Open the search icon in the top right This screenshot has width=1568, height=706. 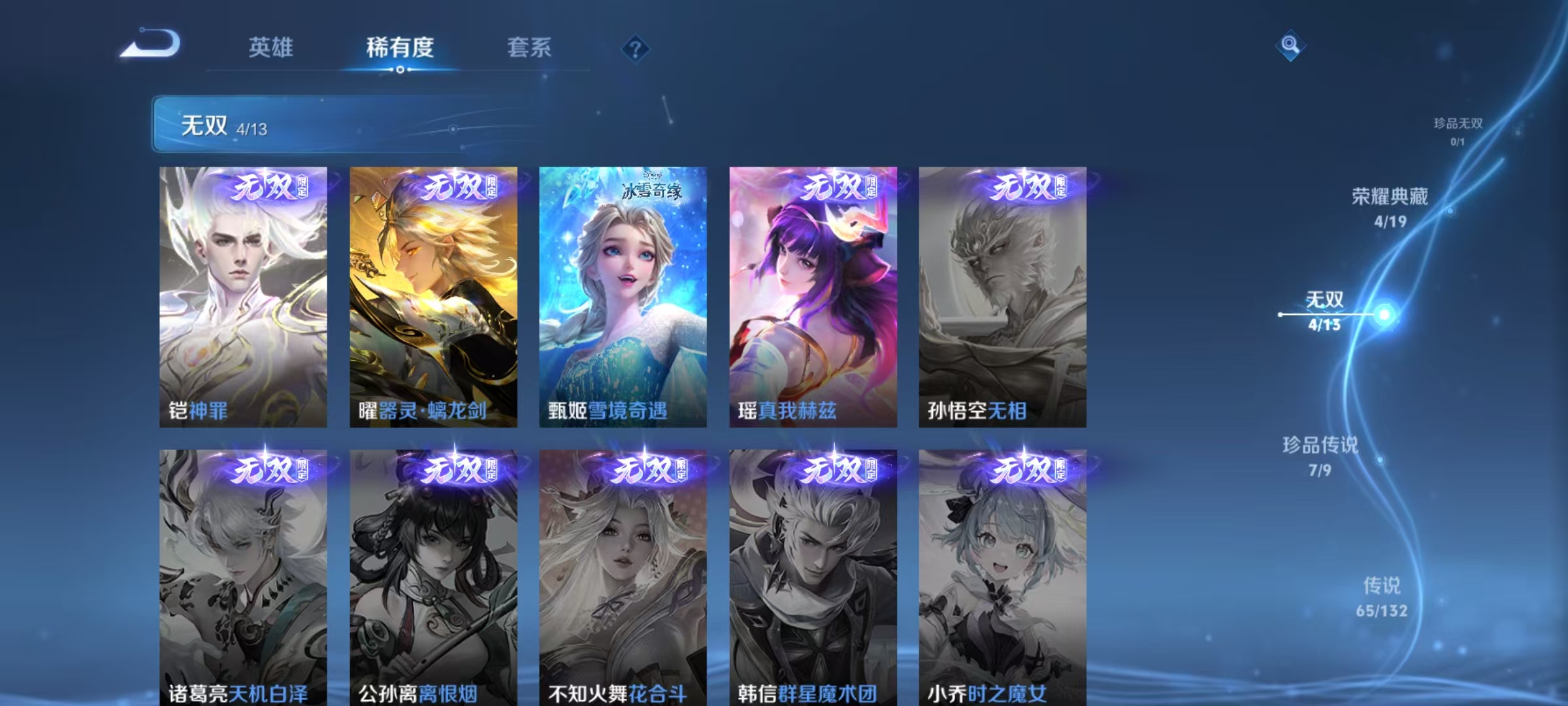(x=1289, y=46)
